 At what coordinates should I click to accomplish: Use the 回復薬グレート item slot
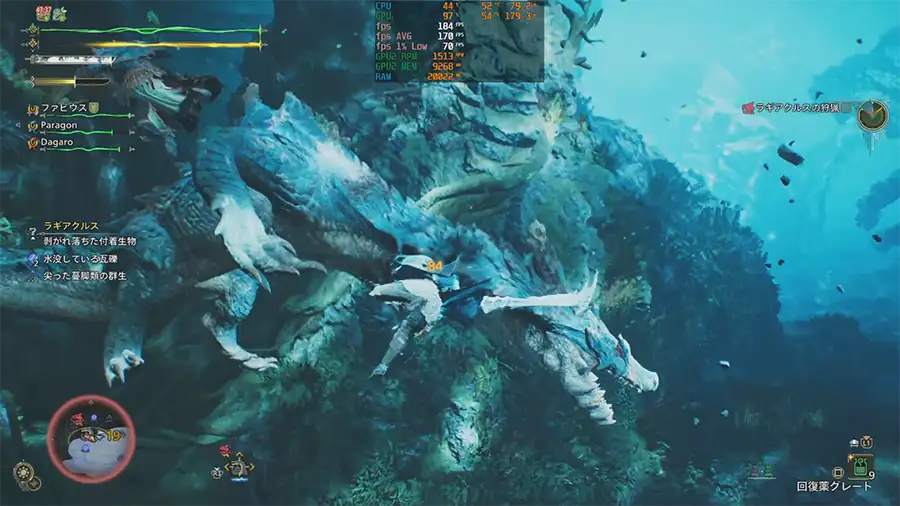[x=860, y=466]
